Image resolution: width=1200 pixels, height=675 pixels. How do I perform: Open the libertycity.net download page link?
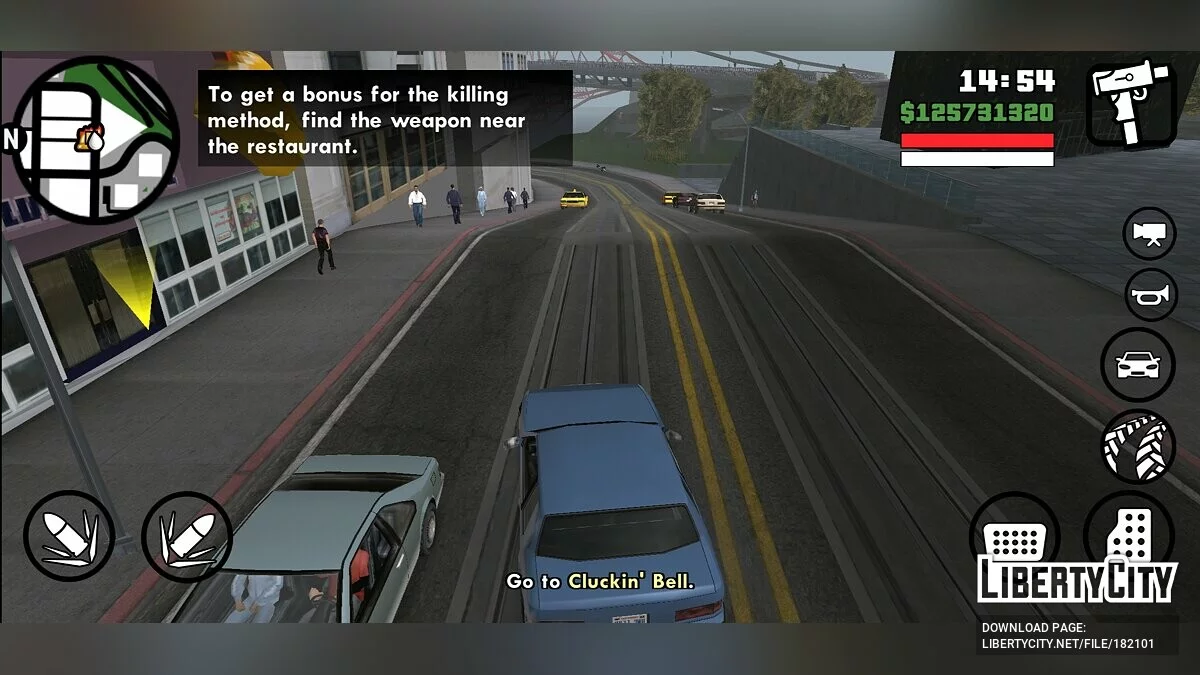(x=1067, y=644)
